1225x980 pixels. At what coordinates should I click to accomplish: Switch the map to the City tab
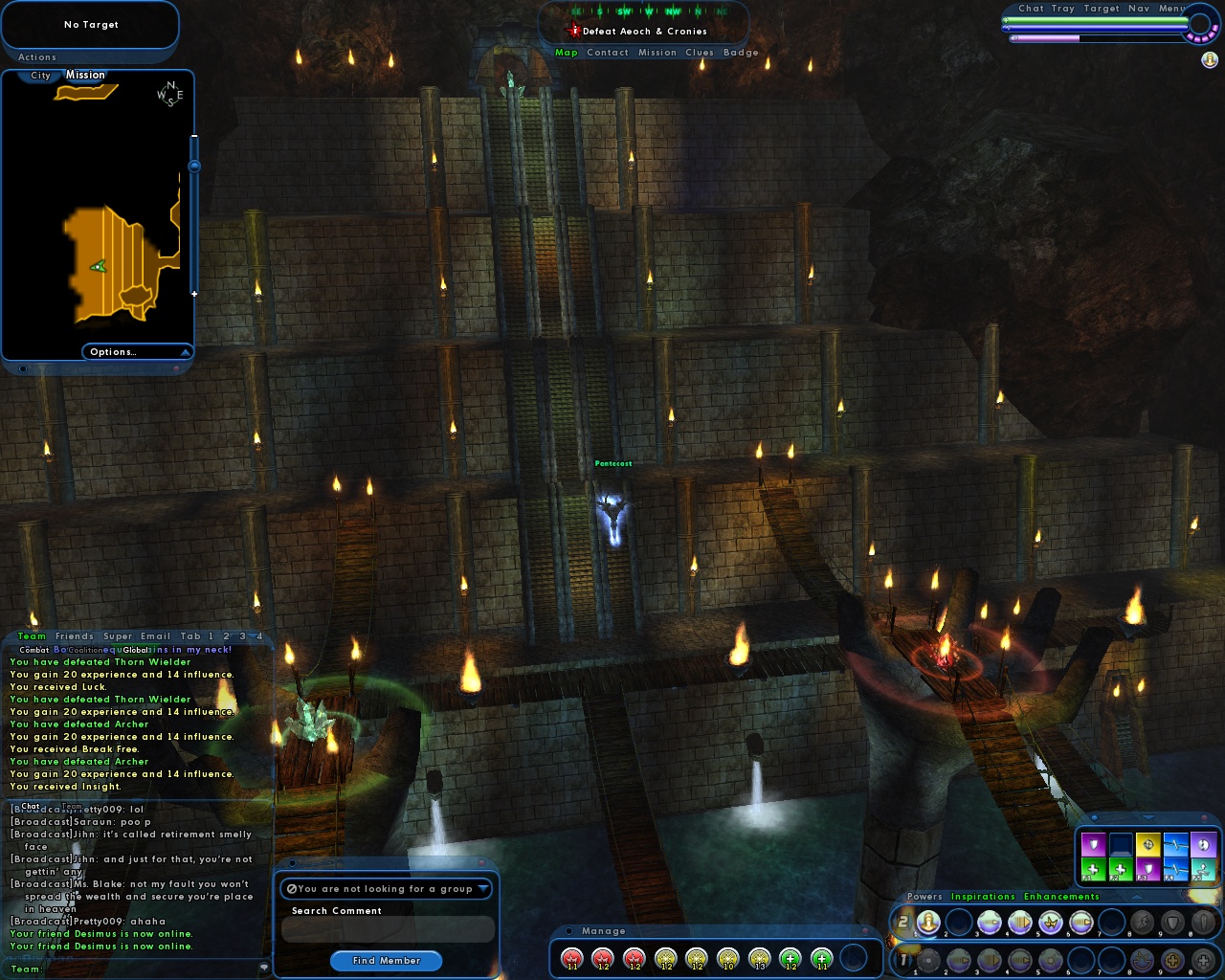(x=40, y=76)
